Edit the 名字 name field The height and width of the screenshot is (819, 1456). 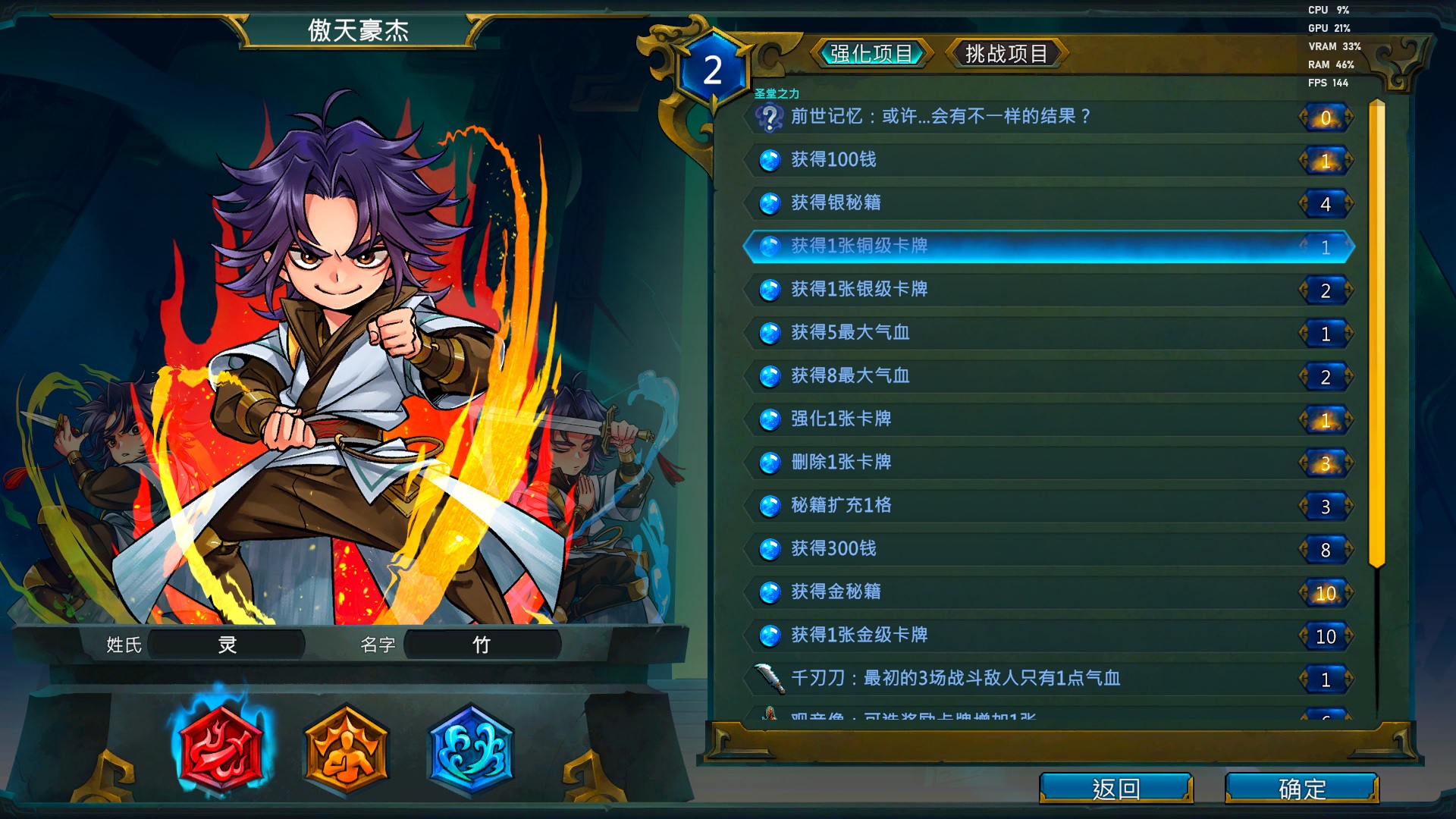point(482,645)
